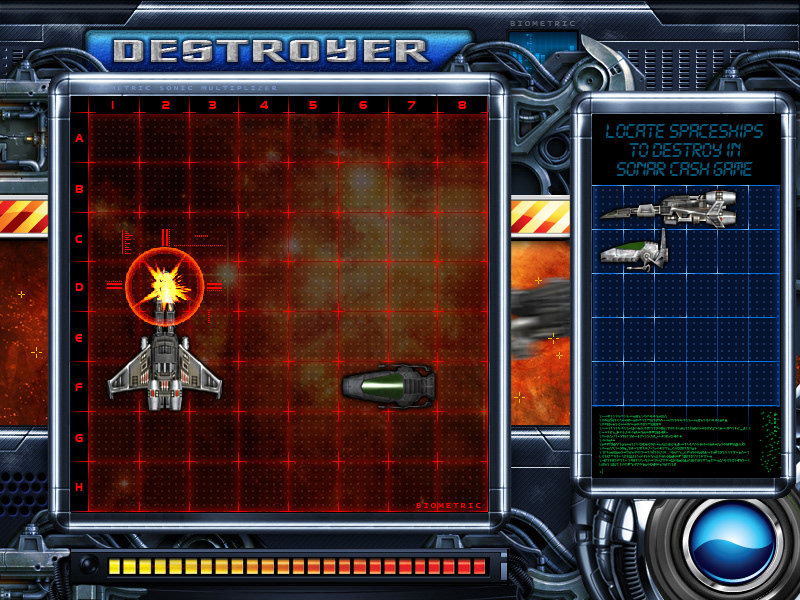Target grid square E5 on the grid
The width and height of the screenshot is (800, 600).
(313, 337)
